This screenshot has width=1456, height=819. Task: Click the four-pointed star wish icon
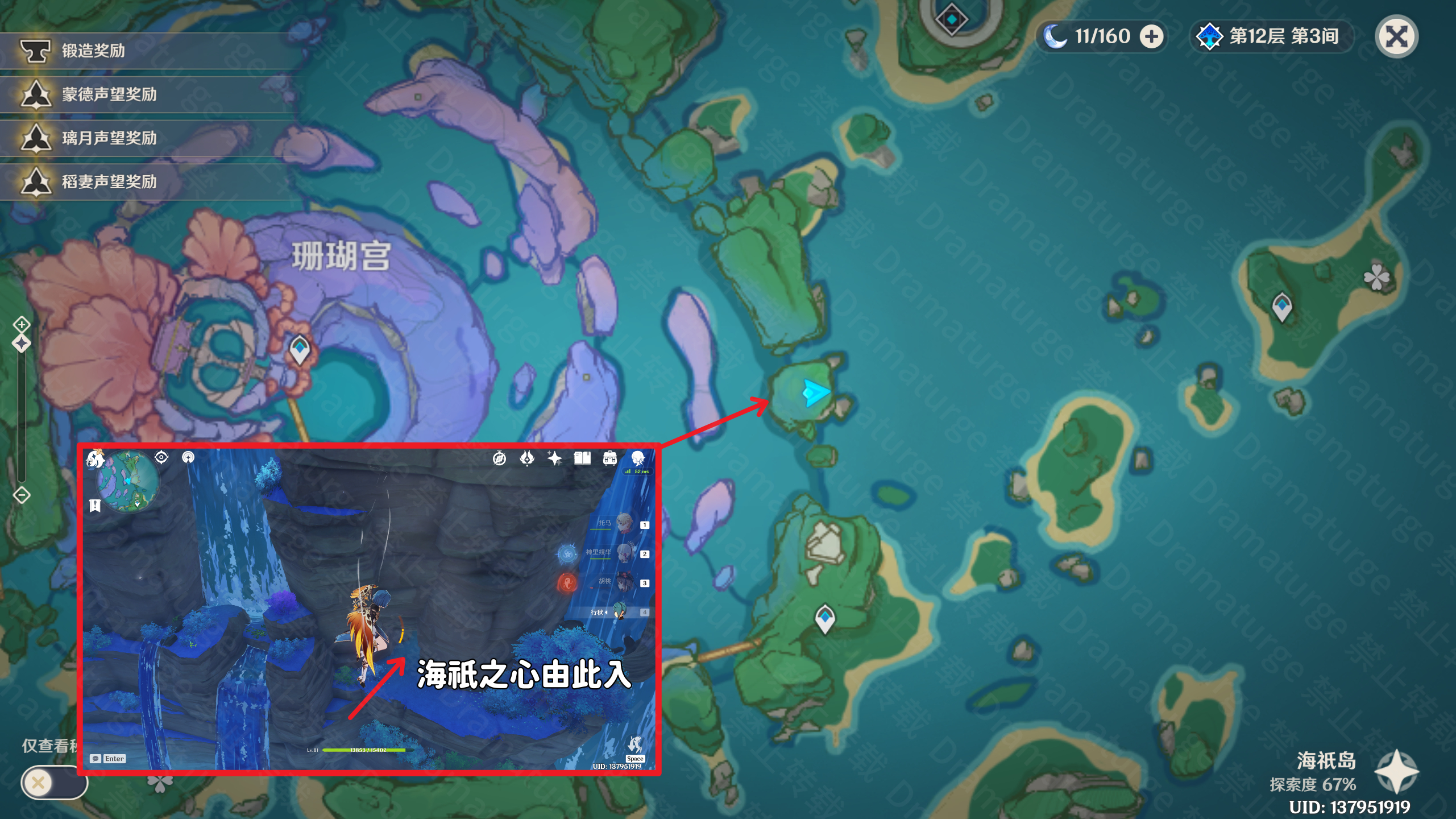pos(554,460)
